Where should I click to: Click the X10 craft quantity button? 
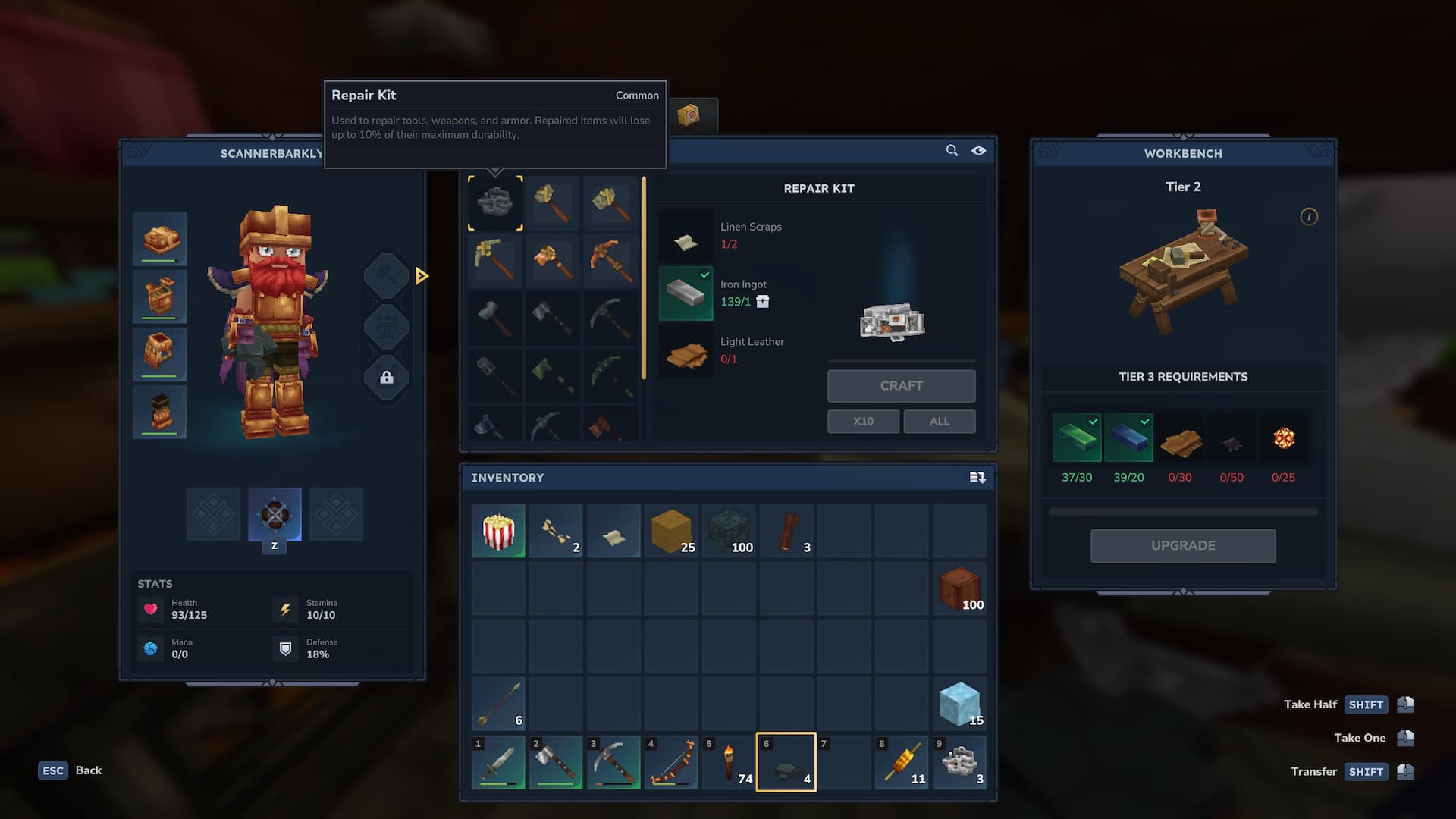863,421
